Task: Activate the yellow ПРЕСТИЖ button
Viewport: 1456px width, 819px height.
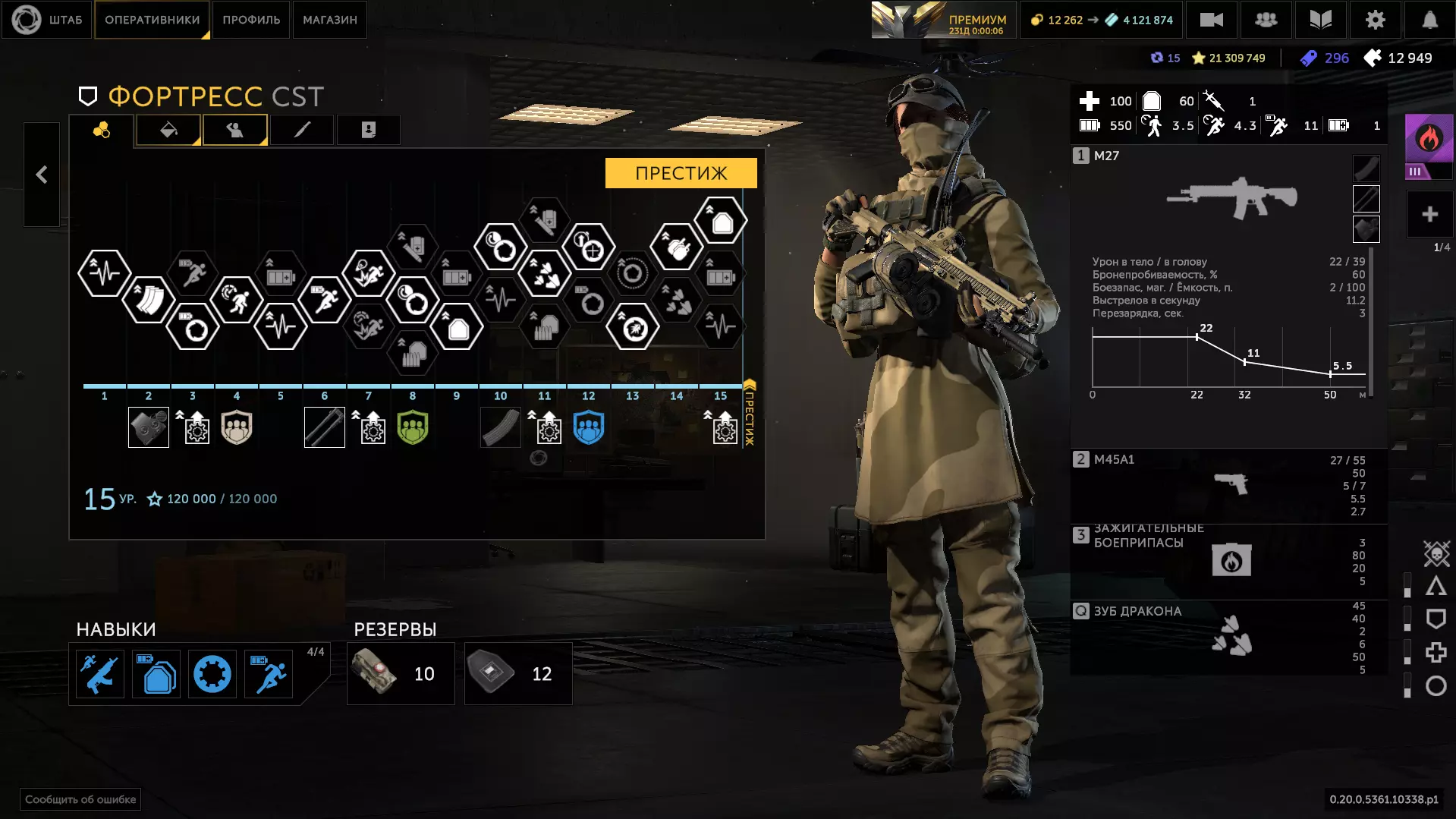Action: [x=681, y=173]
